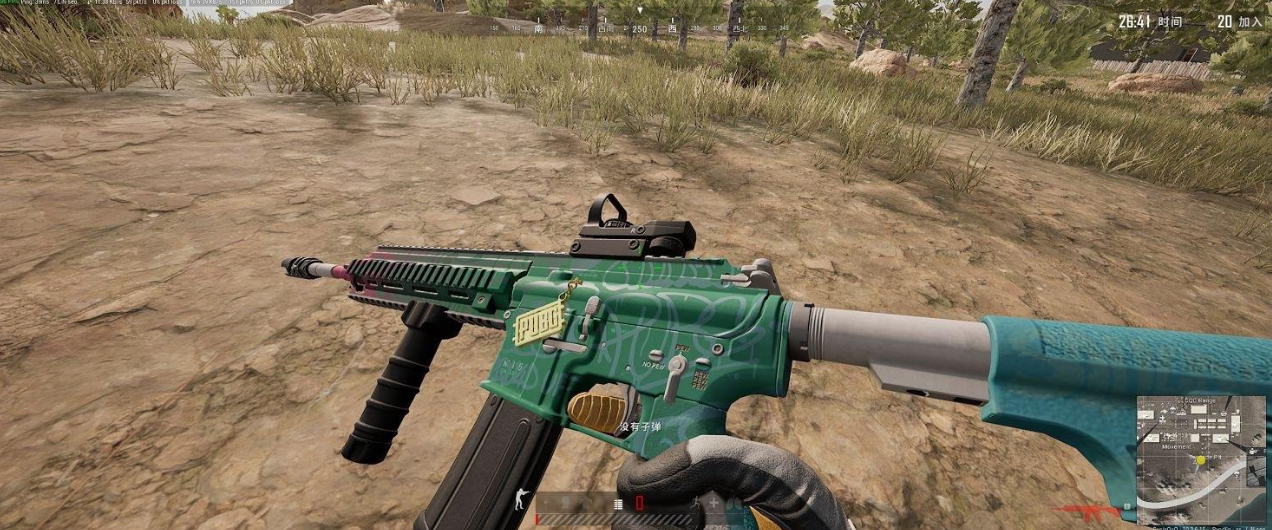This screenshot has height=530, width=1272.
Task: Click the yellow player marker on minimap
Action: tap(1200, 460)
